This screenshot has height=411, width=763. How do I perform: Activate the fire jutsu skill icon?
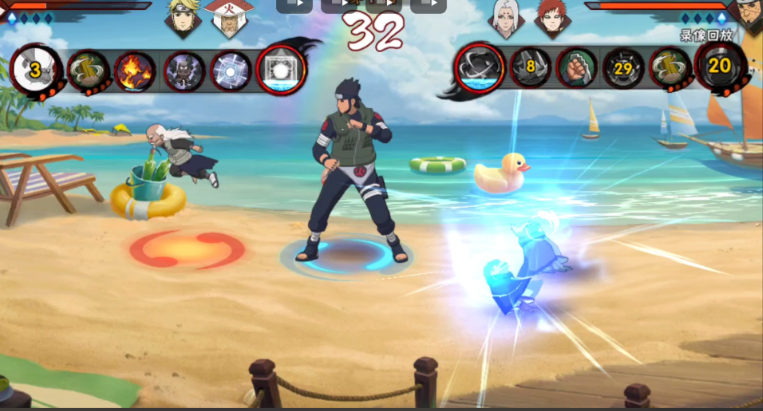[135, 71]
